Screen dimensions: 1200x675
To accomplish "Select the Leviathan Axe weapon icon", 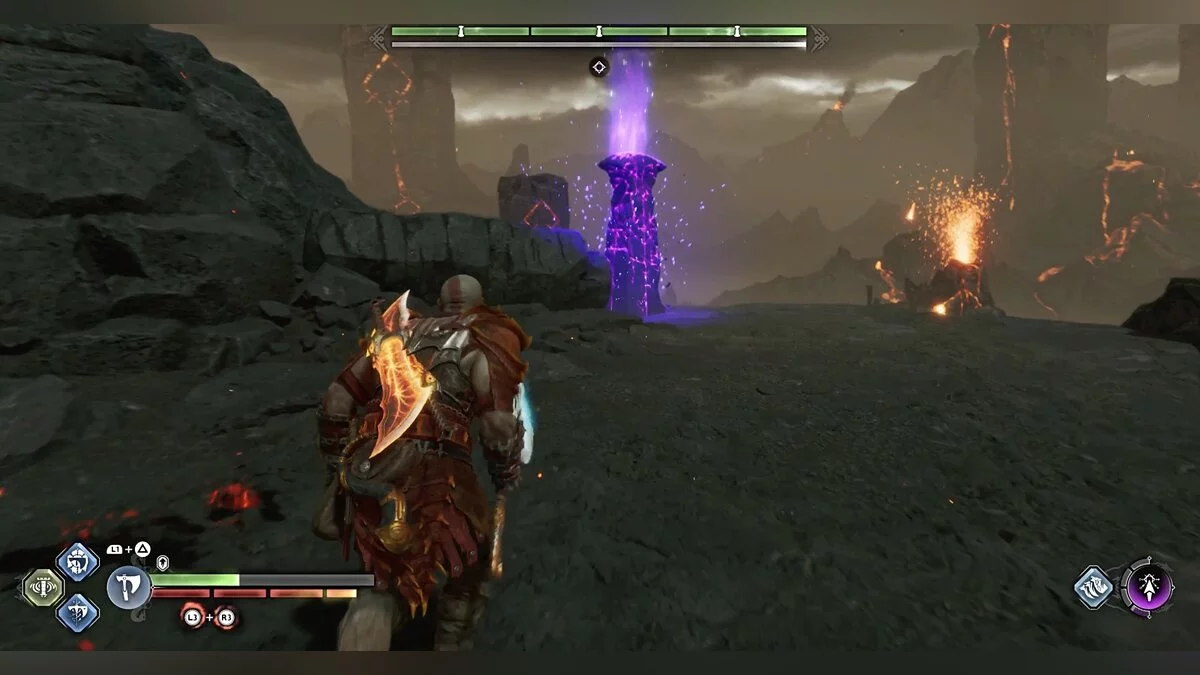I will pos(128,587).
